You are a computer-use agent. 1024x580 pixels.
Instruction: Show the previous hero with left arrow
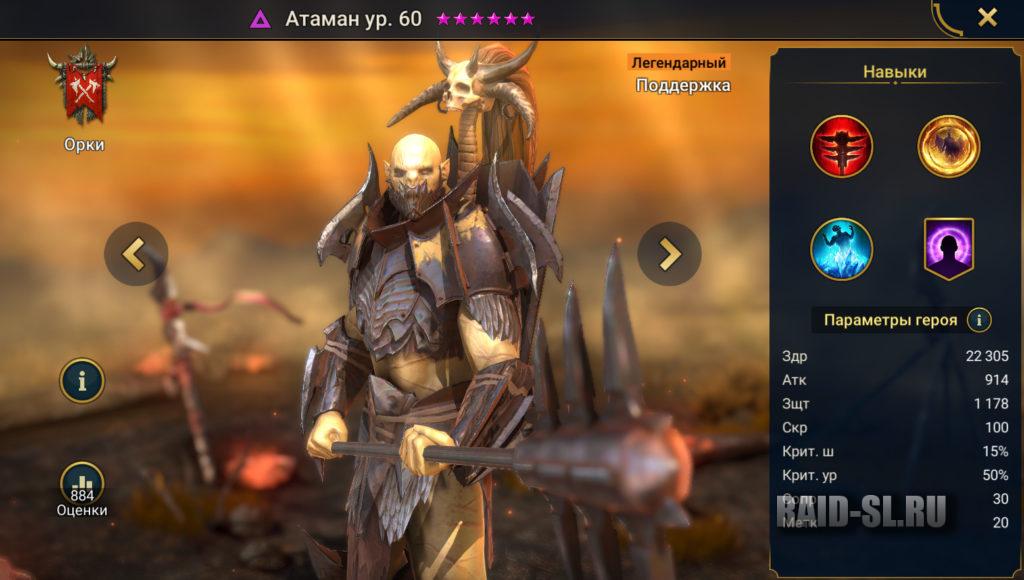click(135, 254)
